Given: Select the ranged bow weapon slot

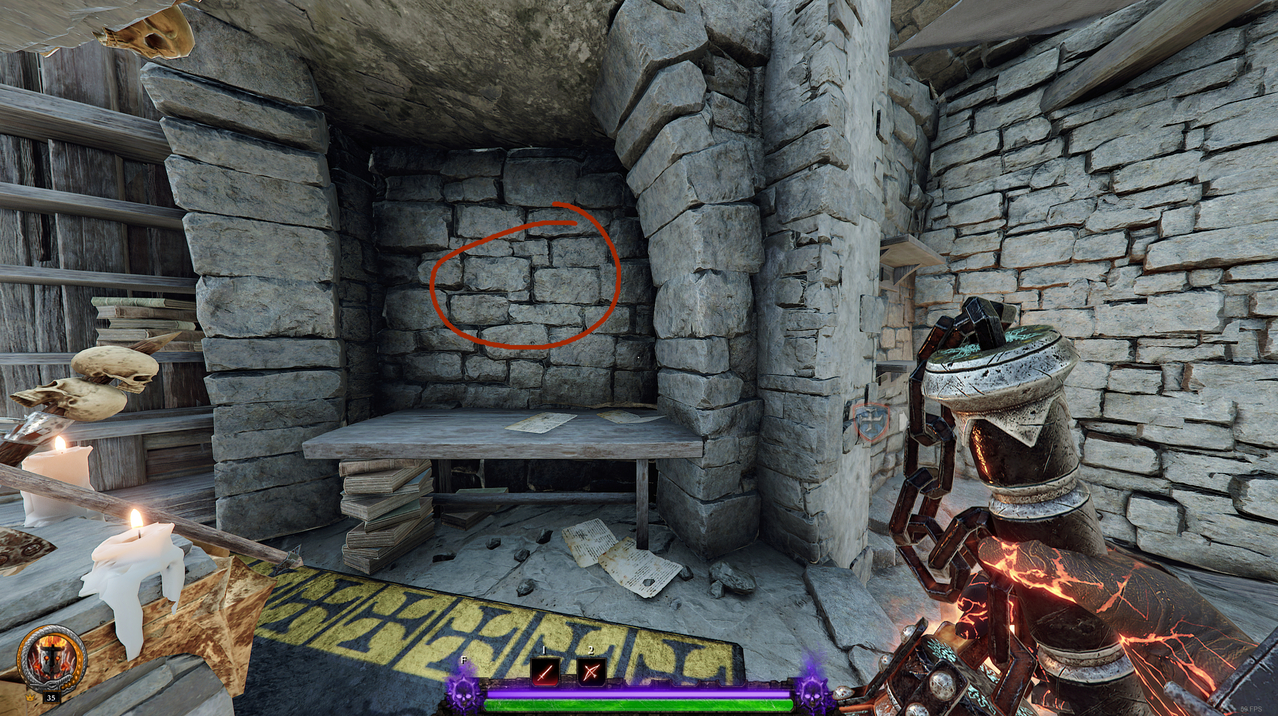Looking at the screenshot, I should (592, 671).
